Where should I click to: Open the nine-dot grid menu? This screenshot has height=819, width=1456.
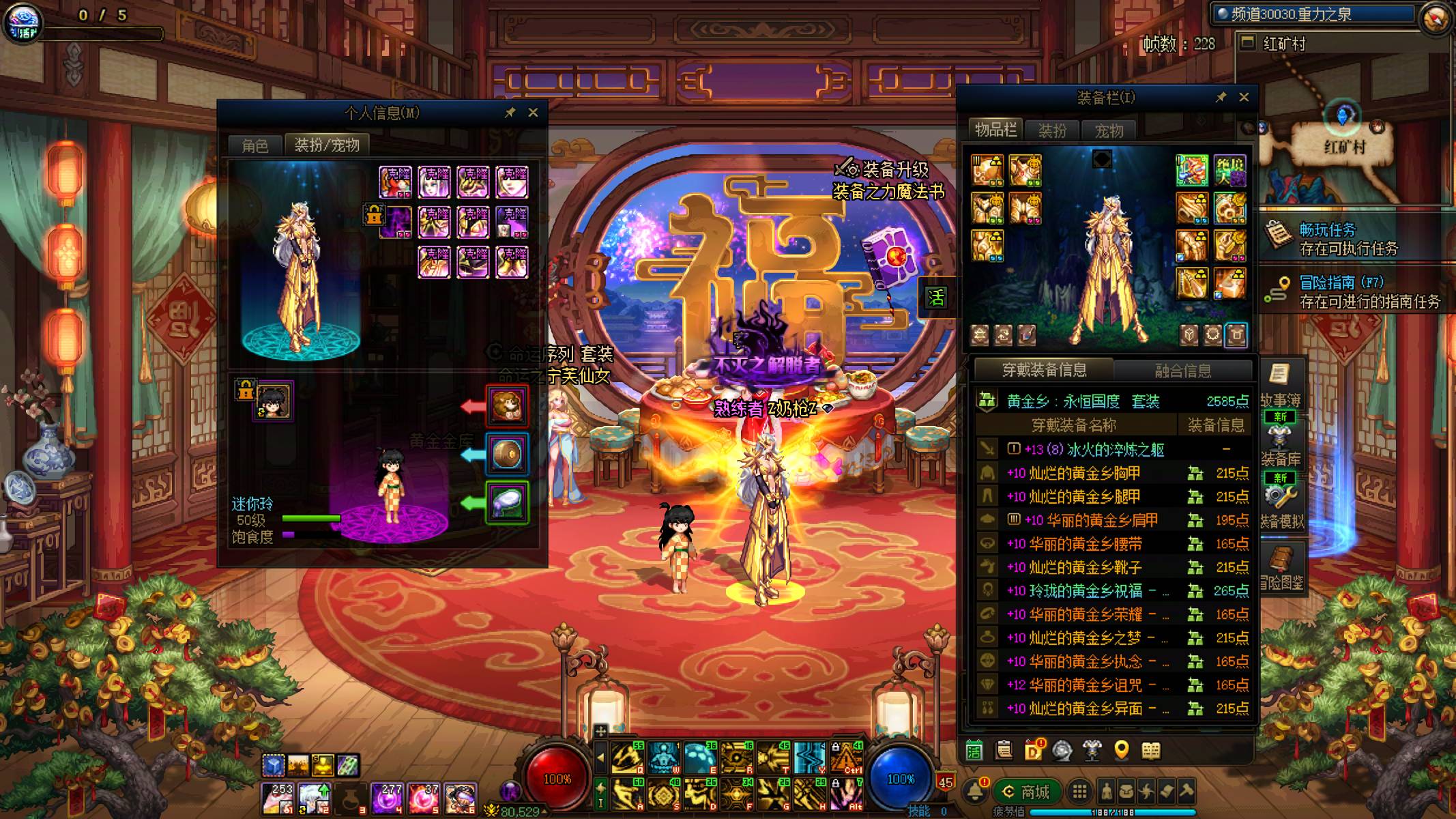coord(1079,792)
